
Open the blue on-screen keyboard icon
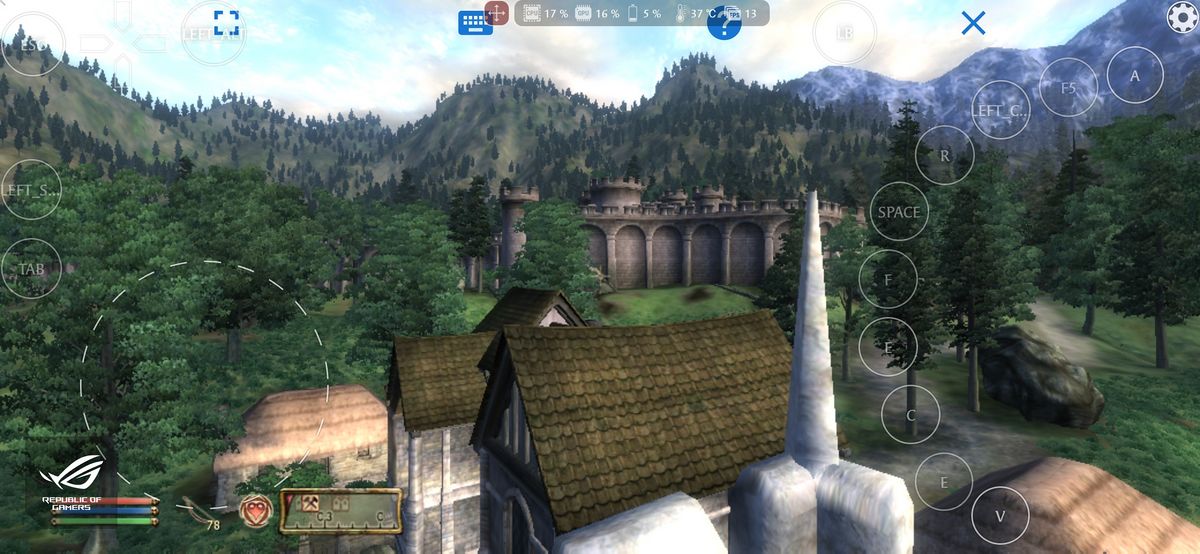click(475, 22)
